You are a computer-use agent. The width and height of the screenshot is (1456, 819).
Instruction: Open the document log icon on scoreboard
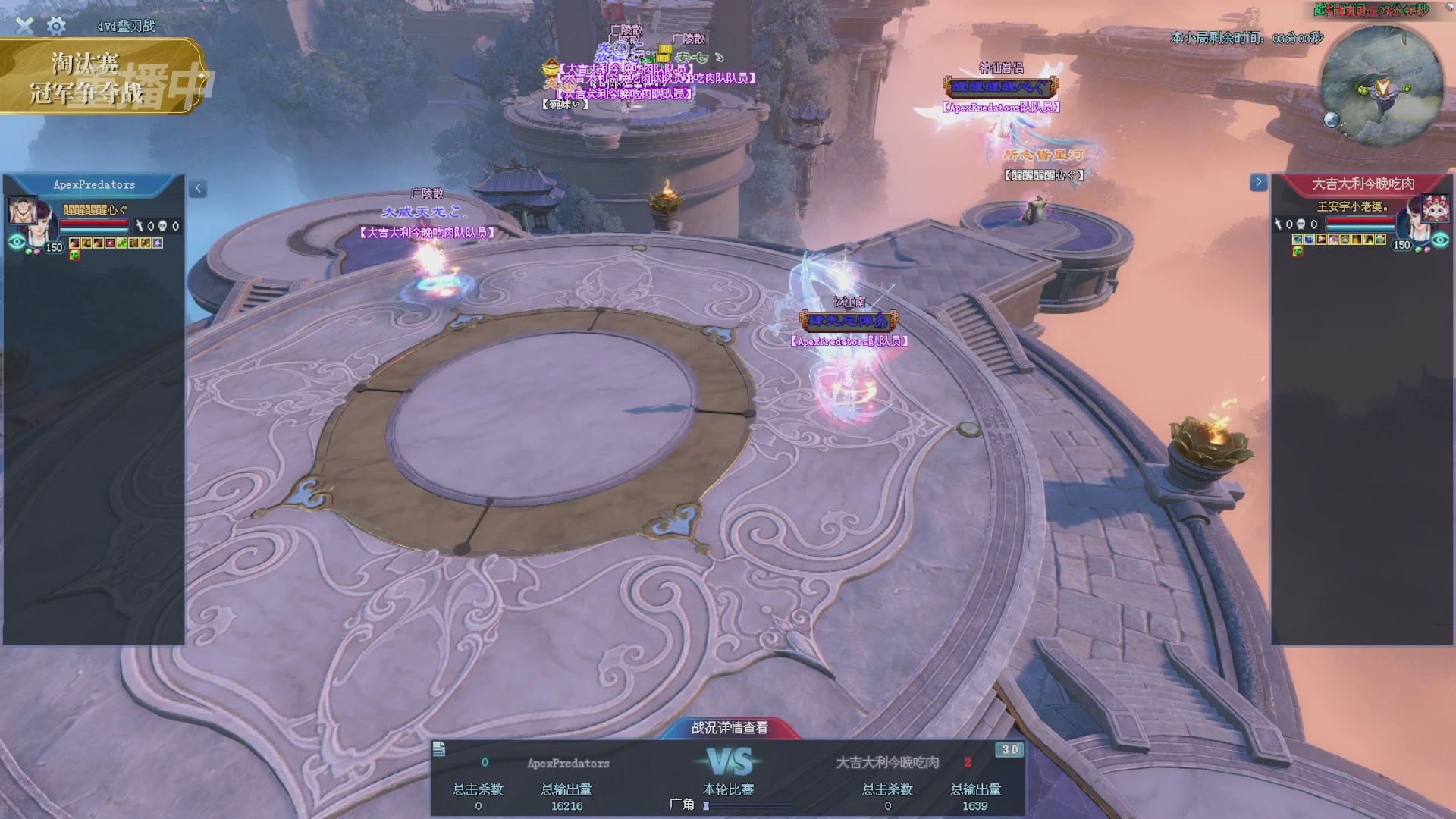439,749
